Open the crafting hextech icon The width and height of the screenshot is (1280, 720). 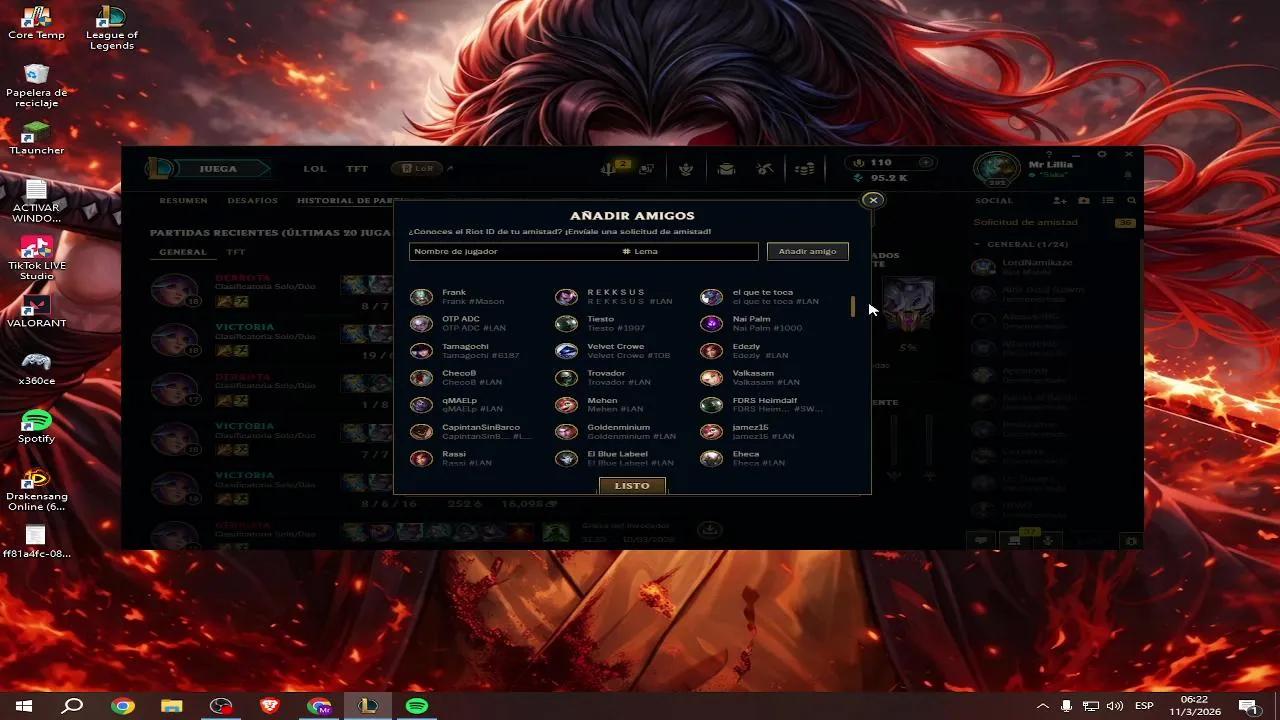coord(765,168)
